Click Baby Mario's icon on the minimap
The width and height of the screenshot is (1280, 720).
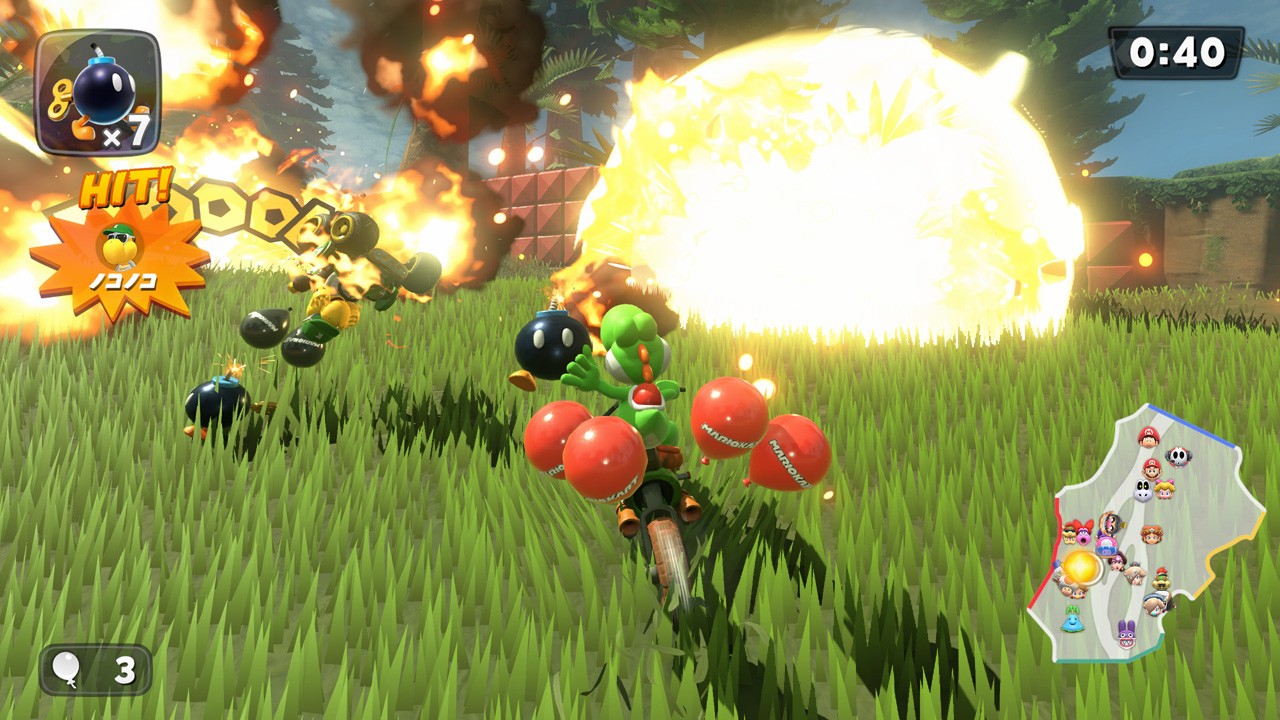point(1148,436)
